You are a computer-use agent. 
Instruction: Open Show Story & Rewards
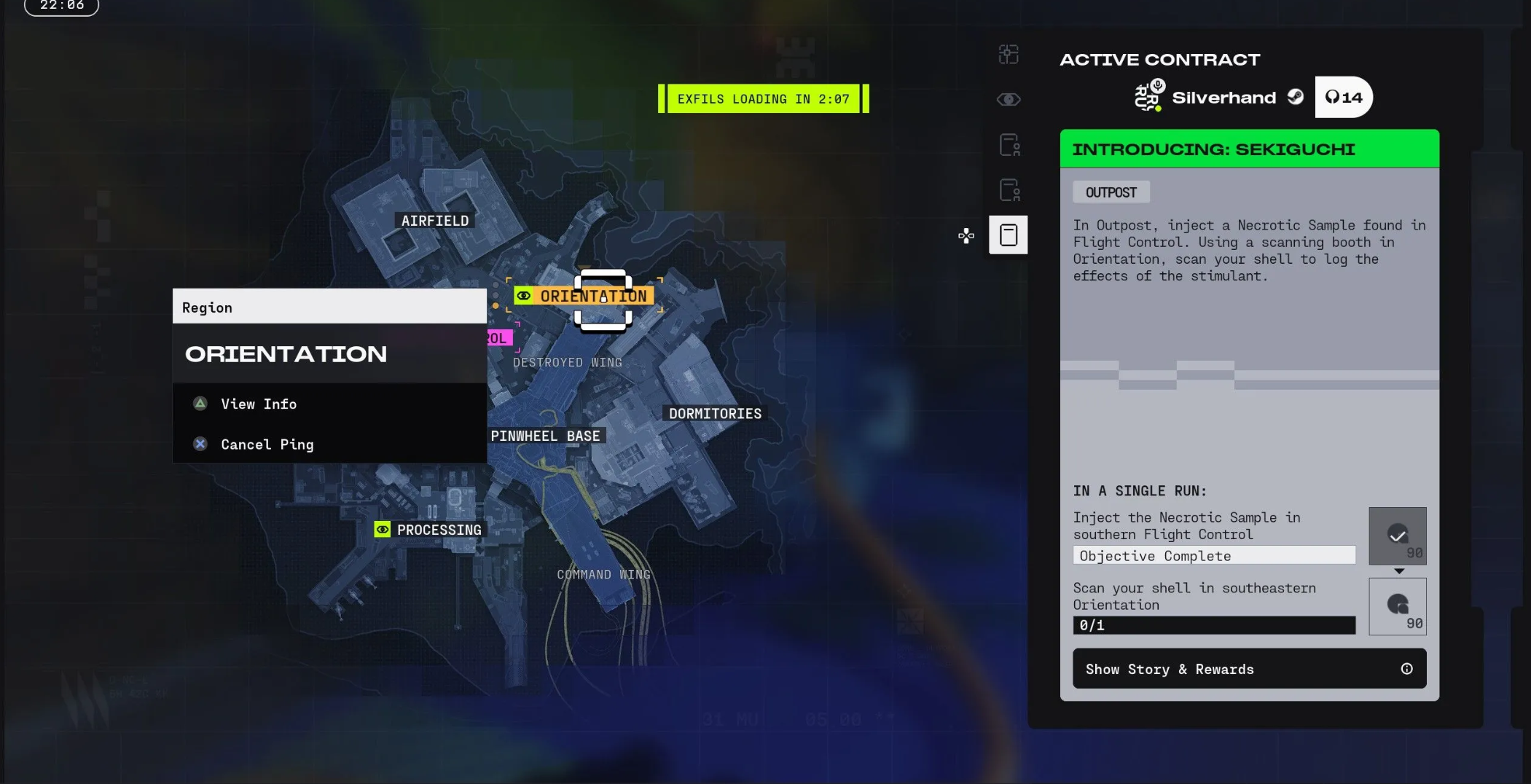(x=1249, y=669)
